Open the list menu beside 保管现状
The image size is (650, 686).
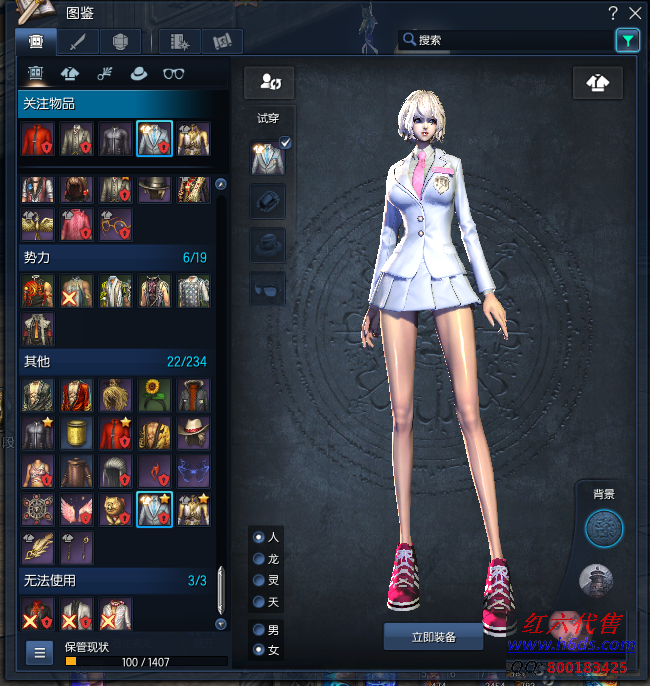pyautogui.click(x=40, y=653)
